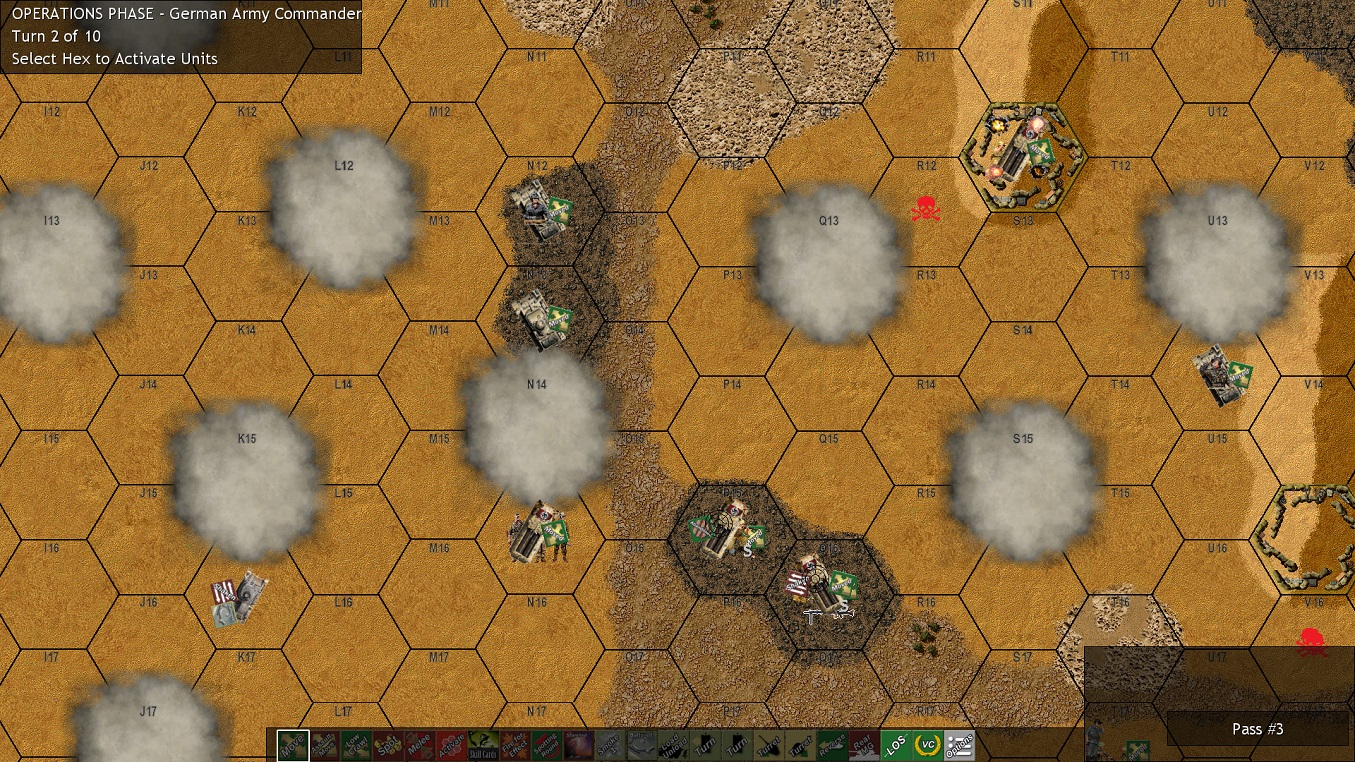Click the Pass #3 indicator

pos(1257,729)
